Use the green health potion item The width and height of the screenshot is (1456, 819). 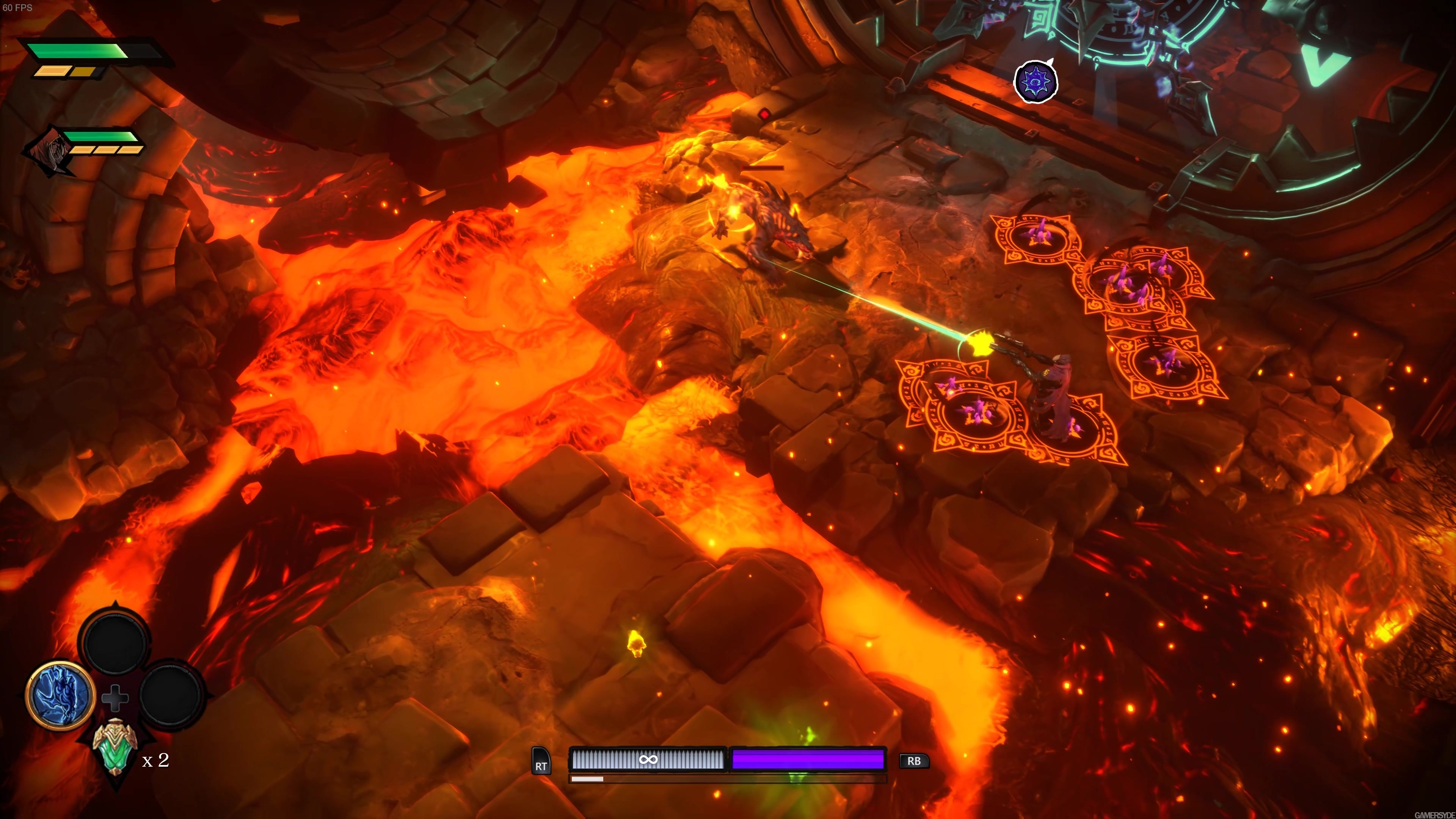(x=115, y=748)
